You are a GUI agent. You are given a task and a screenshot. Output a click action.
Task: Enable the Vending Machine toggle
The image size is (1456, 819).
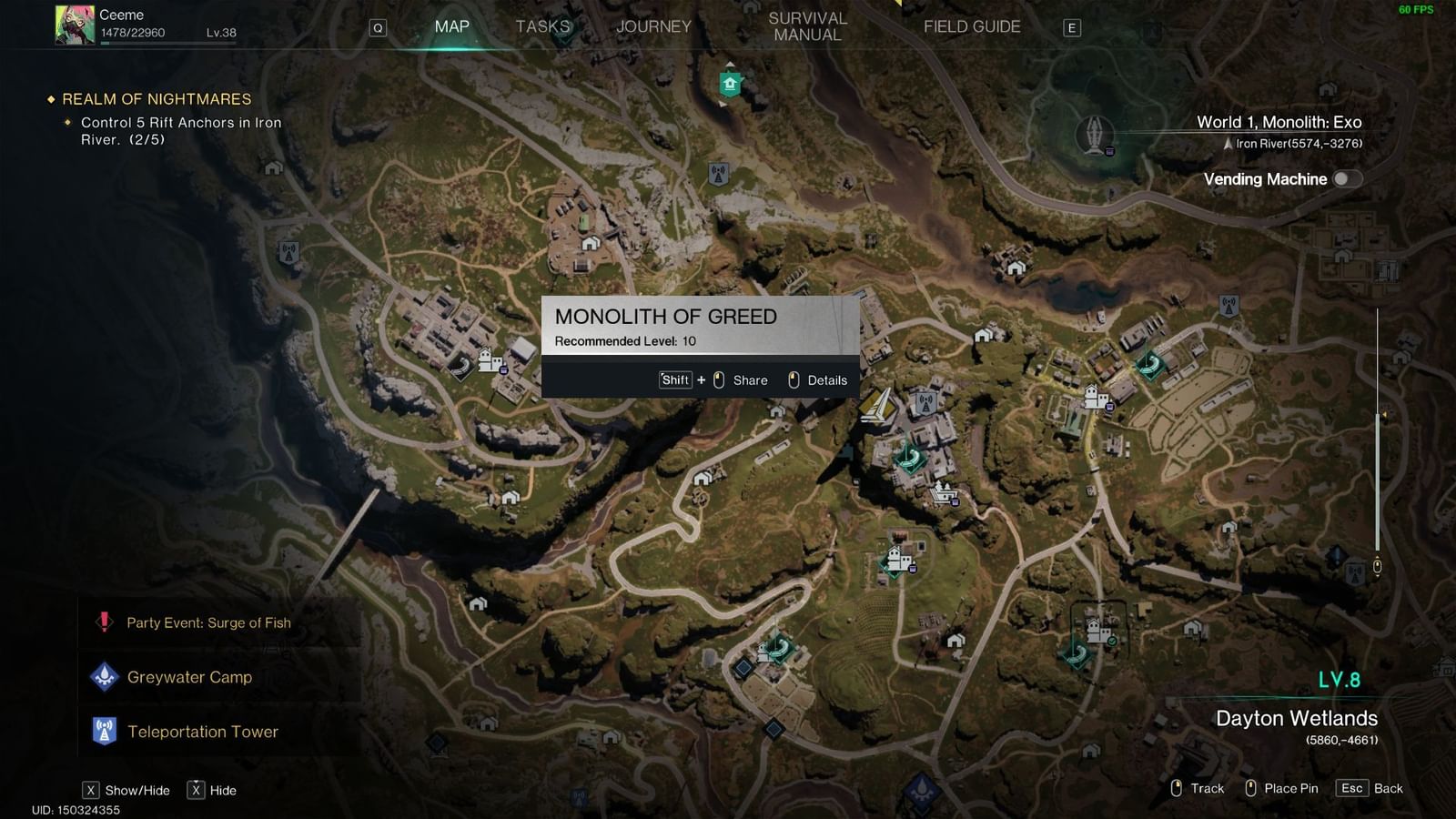(1350, 179)
